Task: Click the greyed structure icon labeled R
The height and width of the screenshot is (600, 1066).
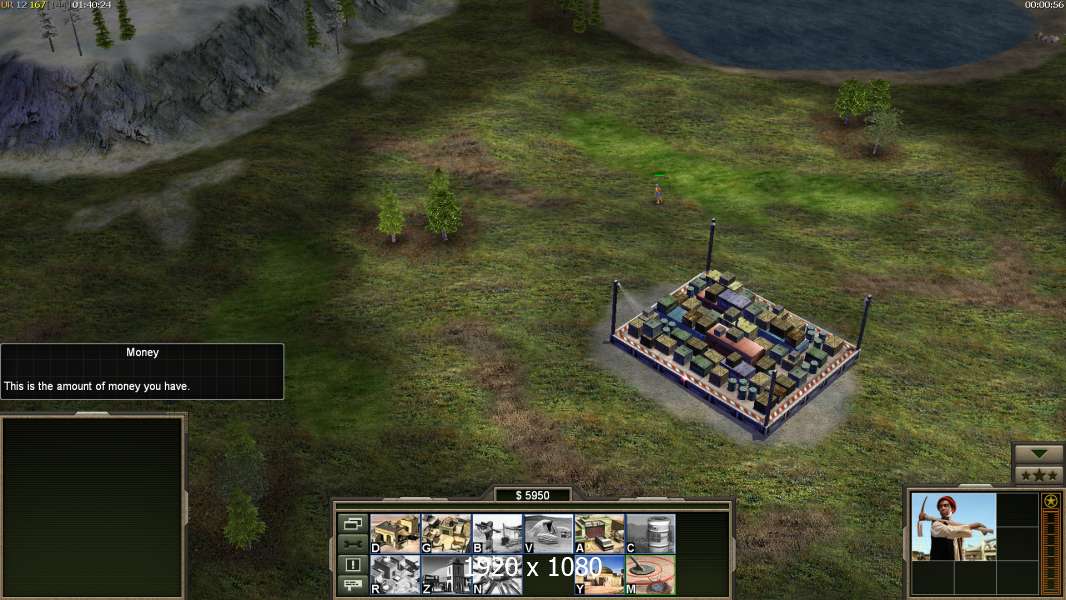Action: (x=395, y=574)
